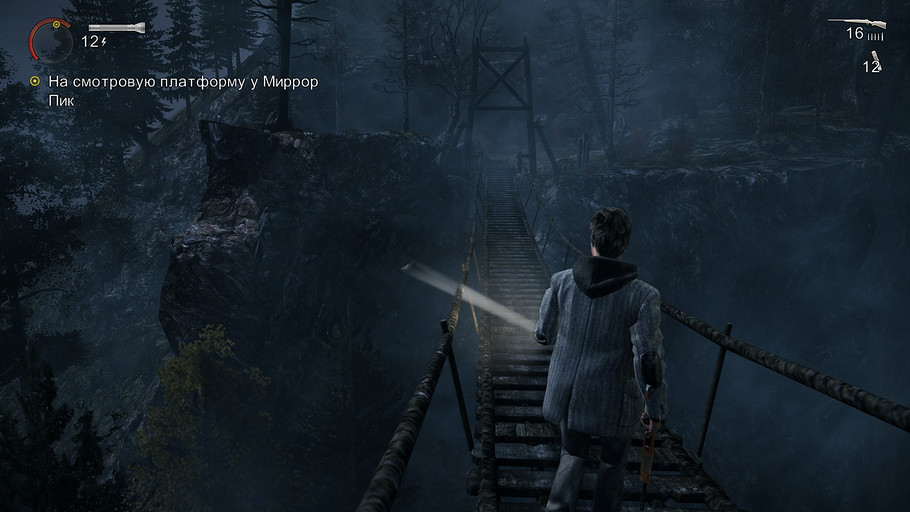The height and width of the screenshot is (512, 910).
Task: Click the flare item icon
Action: click(x=877, y=56)
